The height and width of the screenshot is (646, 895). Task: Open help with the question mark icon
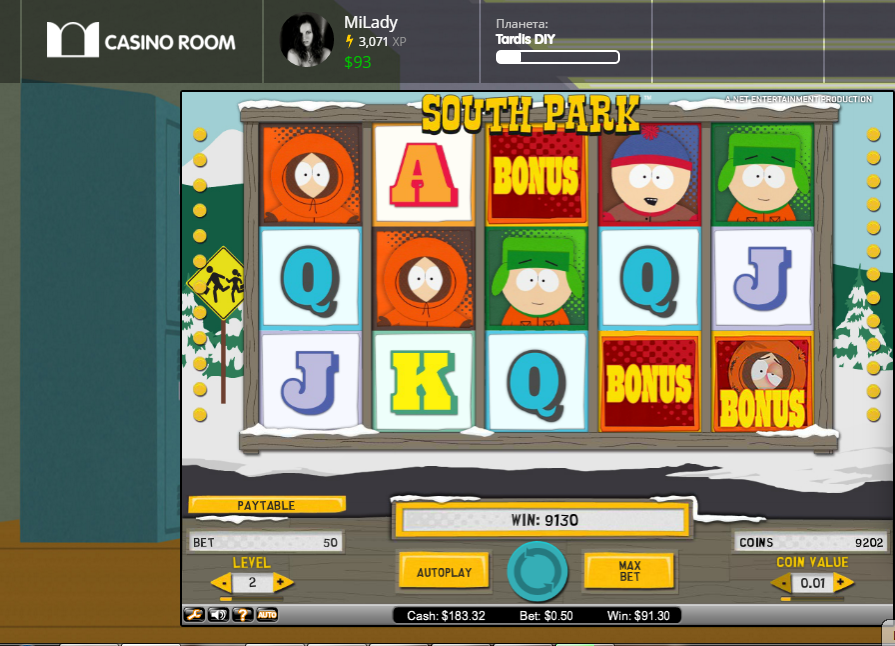tap(242, 614)
